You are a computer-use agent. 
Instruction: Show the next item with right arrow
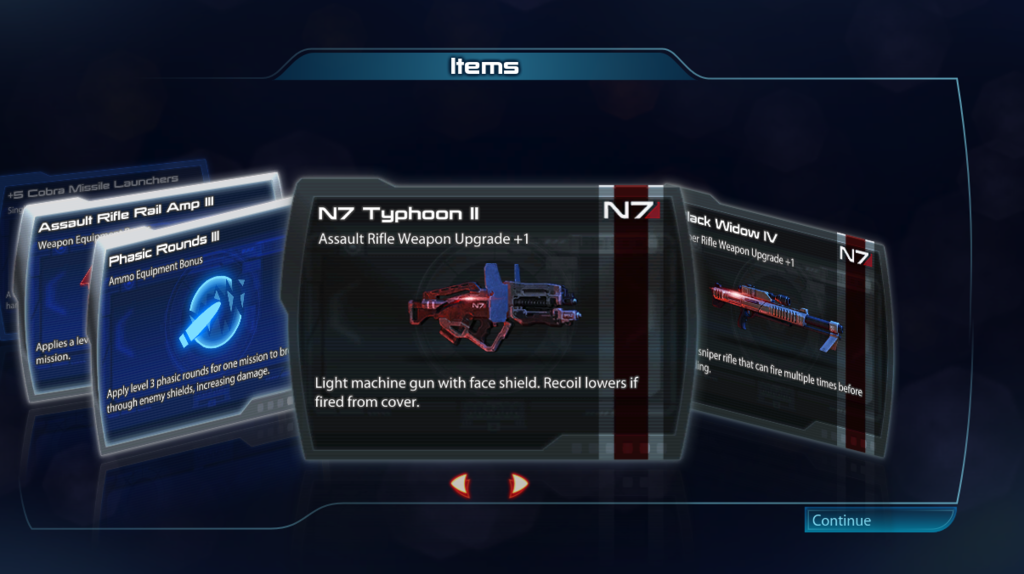(518, 486)
